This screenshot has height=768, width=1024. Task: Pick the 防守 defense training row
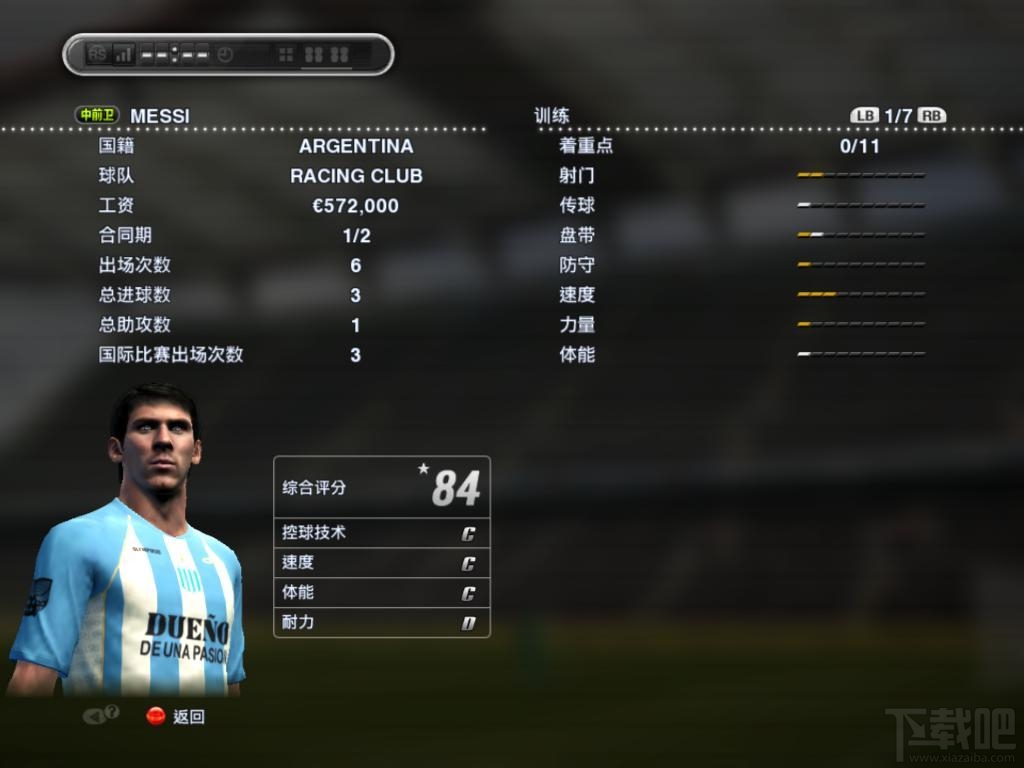(x=577, y=266)
